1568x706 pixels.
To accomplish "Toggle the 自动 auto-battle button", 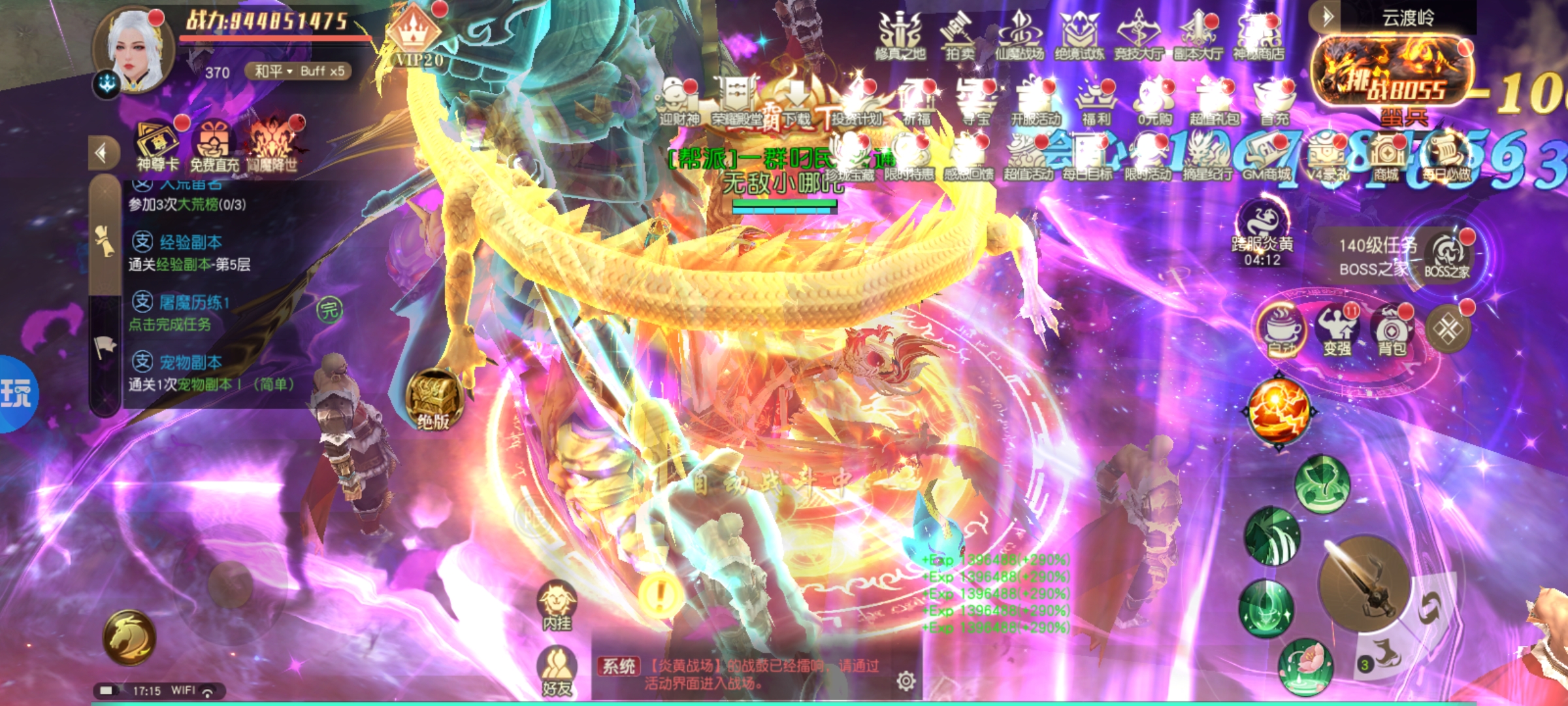I will (1281, 329).
